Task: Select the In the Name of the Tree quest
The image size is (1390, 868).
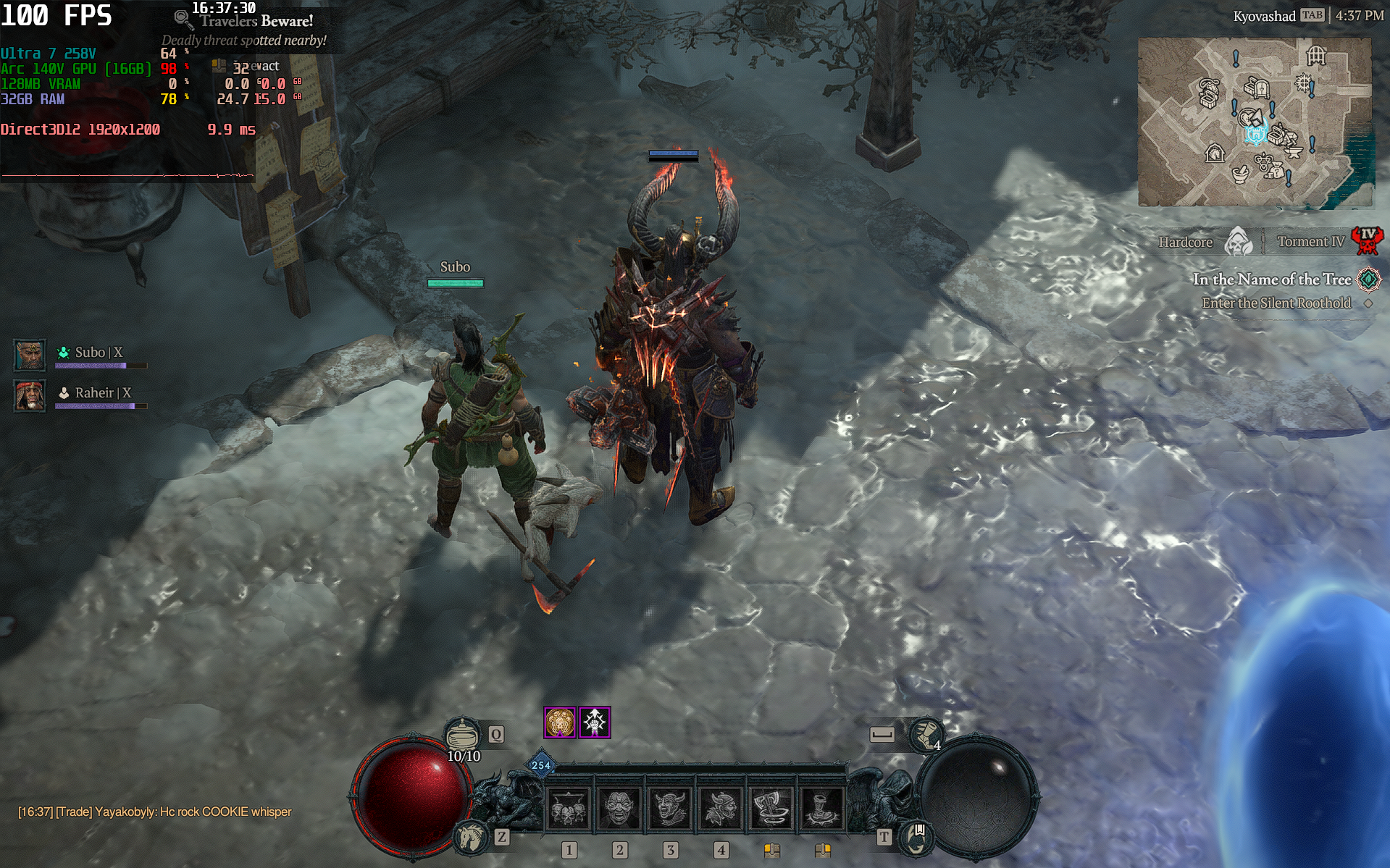Action: coord(1271,279)
